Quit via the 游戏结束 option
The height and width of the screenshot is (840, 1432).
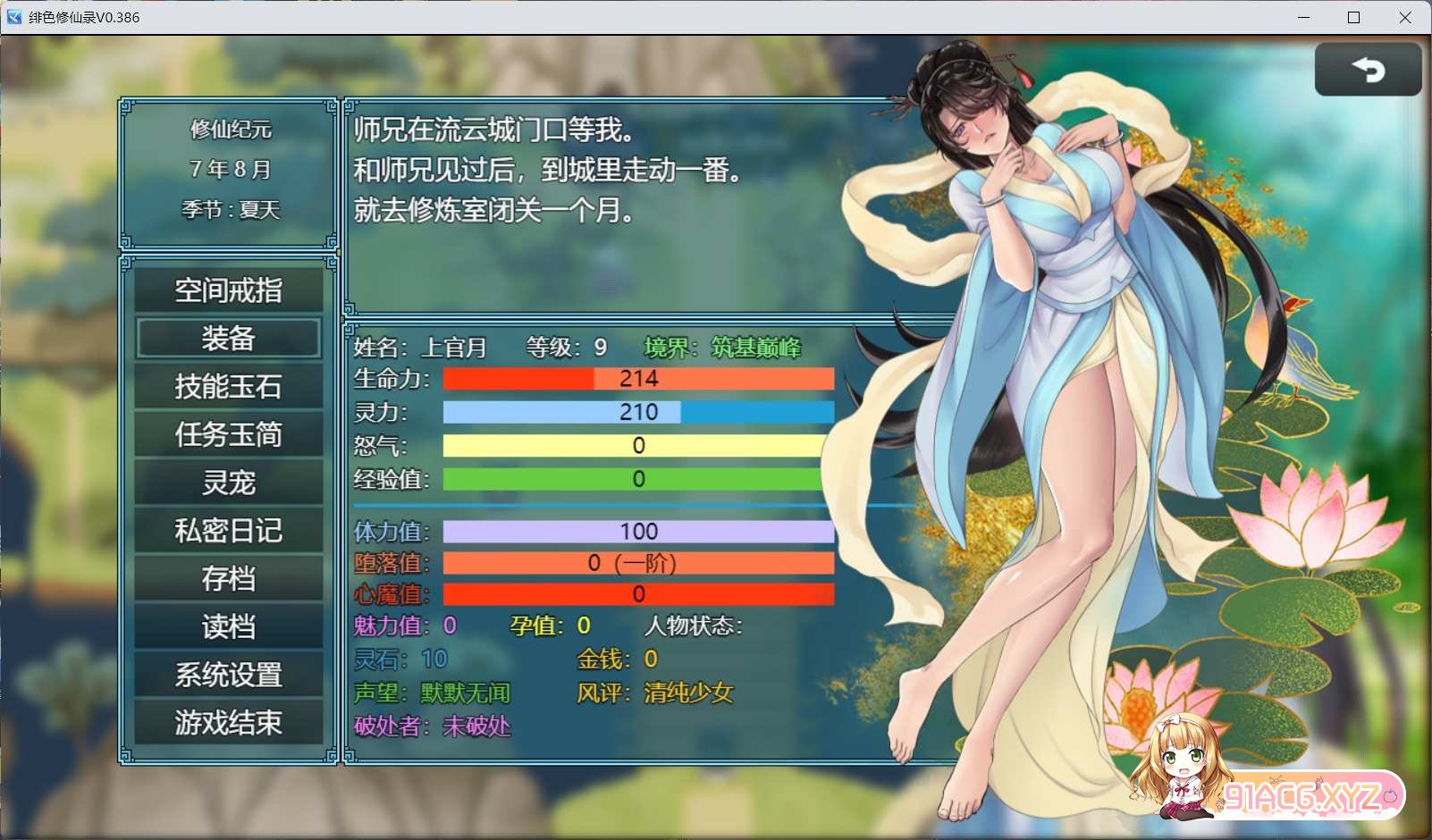pyautogui.click(x=228, y=723)
